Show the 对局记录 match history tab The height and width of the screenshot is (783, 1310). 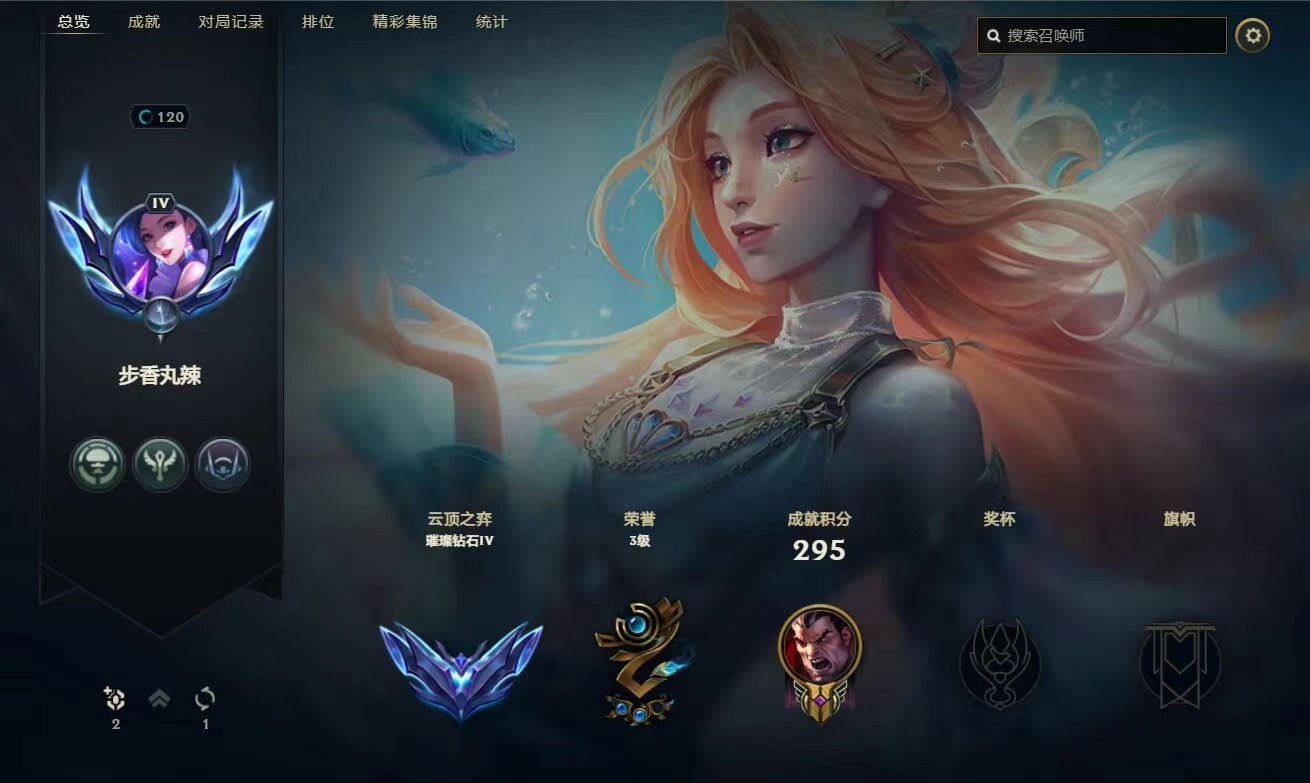(x=231, y=21)
